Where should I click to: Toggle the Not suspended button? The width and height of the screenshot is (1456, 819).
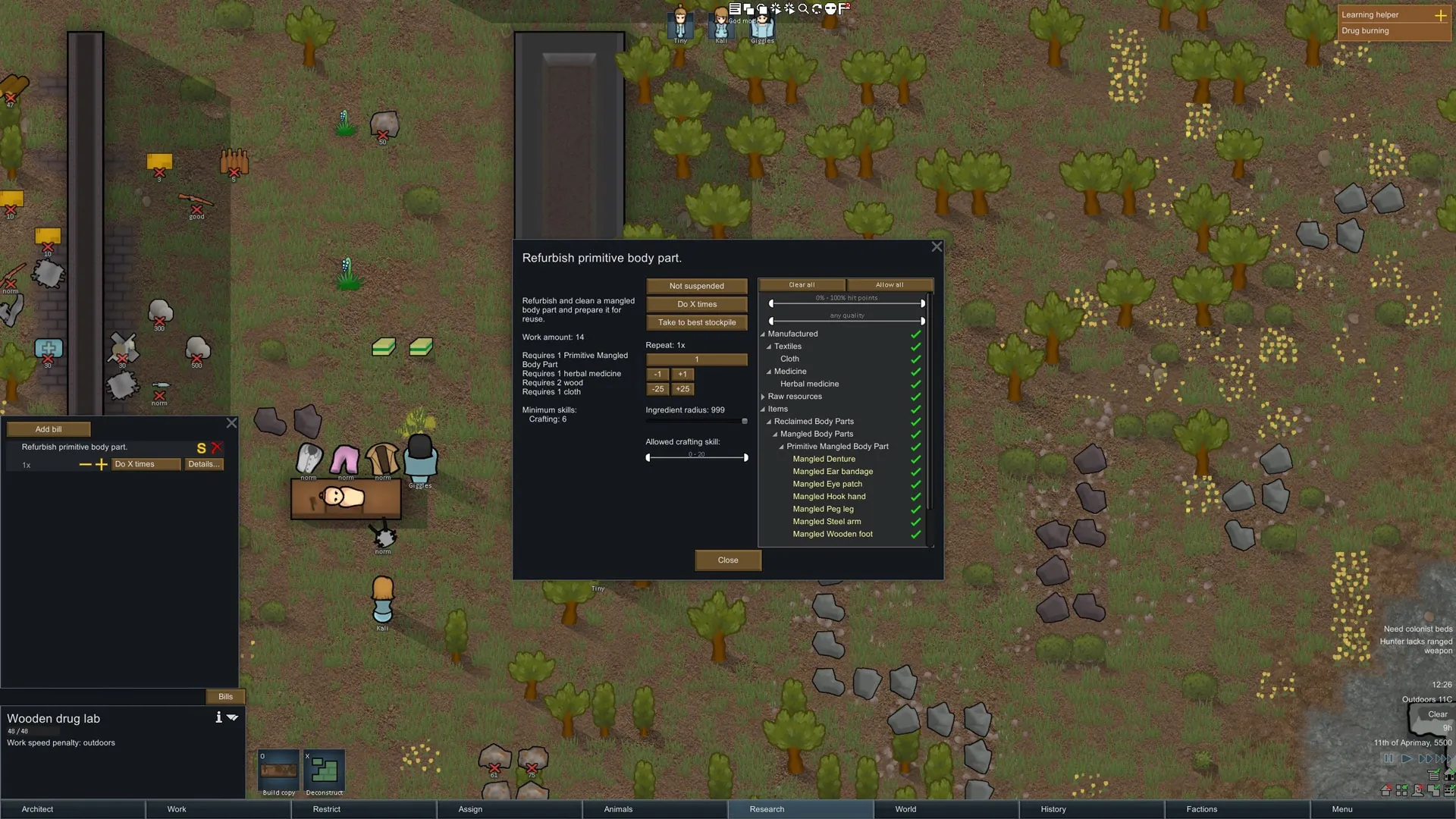[x=696, y=286]
